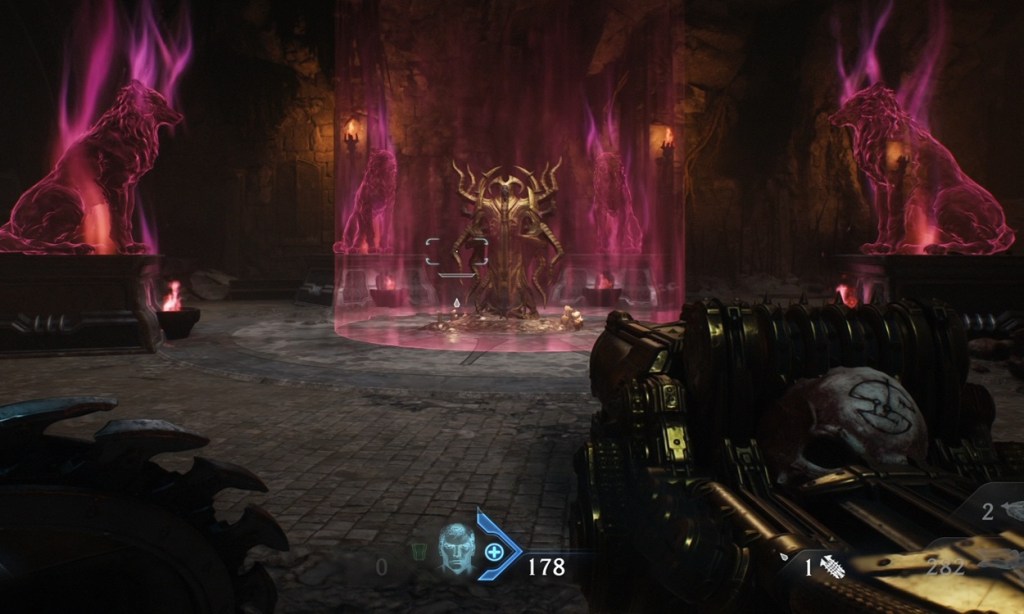Click the Slayer face portrait
The width and height of the screenshot is (1024, 614).
click(x=455, y=549)
